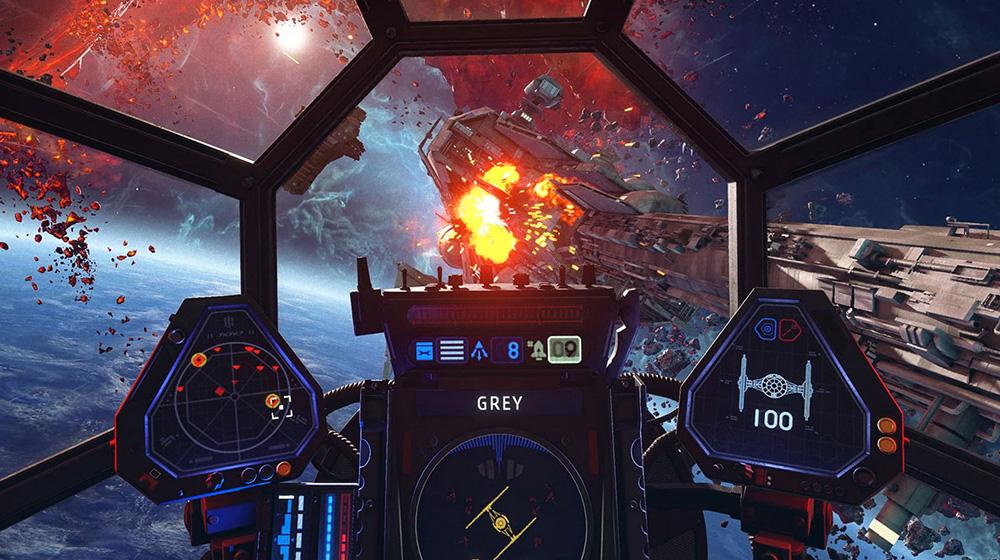Select the bracketed target on radar

pyautogui.click(x=279, y=404)
